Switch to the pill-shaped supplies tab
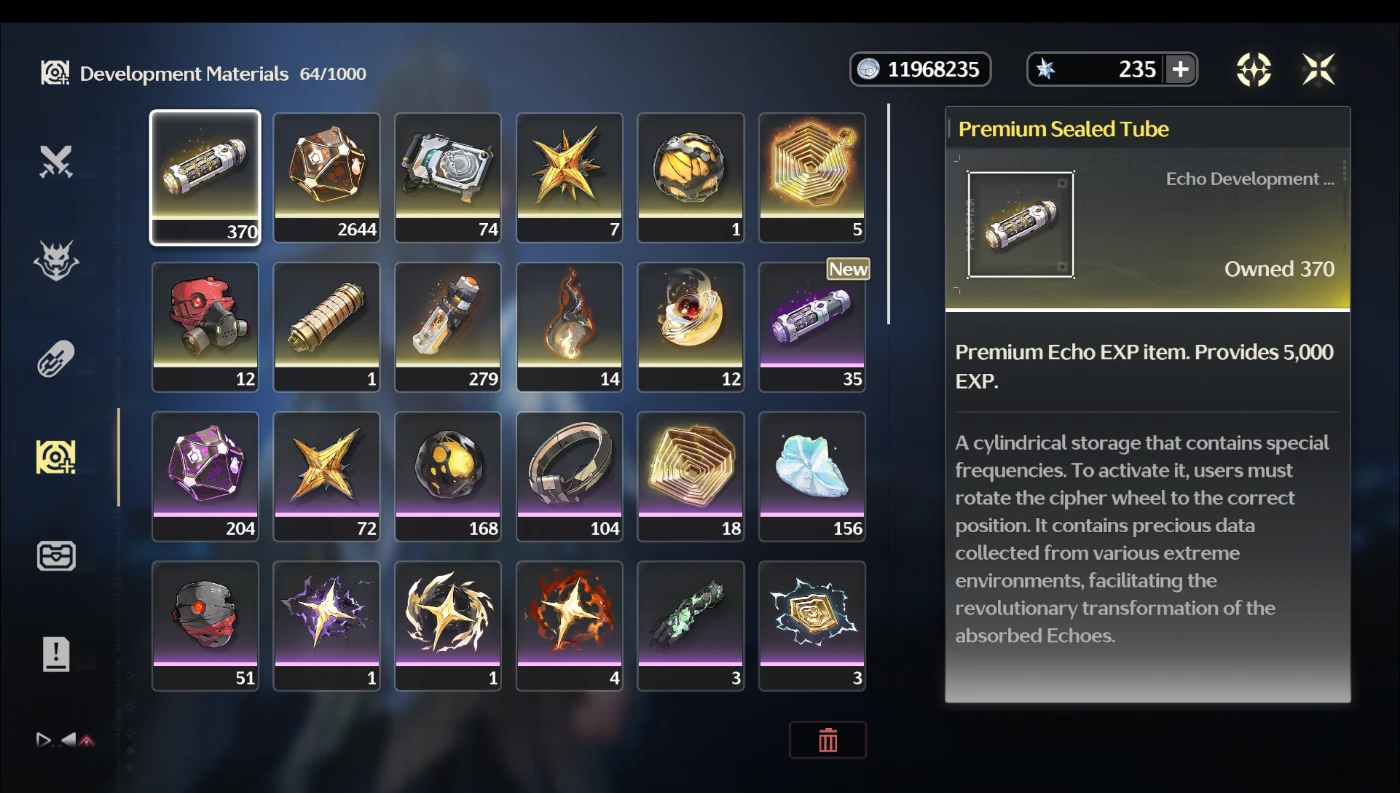 [x=56, y=358]
